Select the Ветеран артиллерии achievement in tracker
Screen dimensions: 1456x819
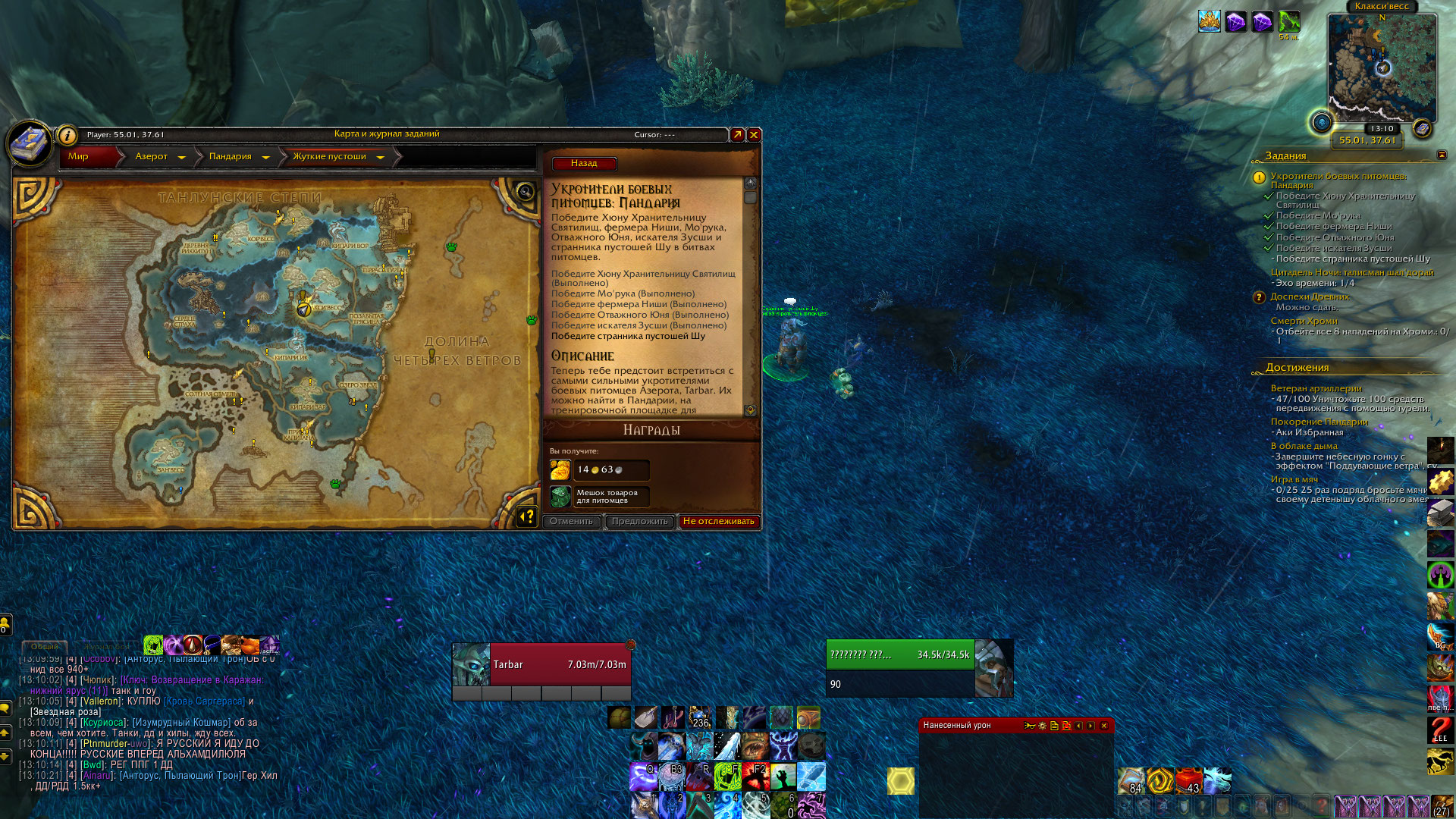(1316, 388)
